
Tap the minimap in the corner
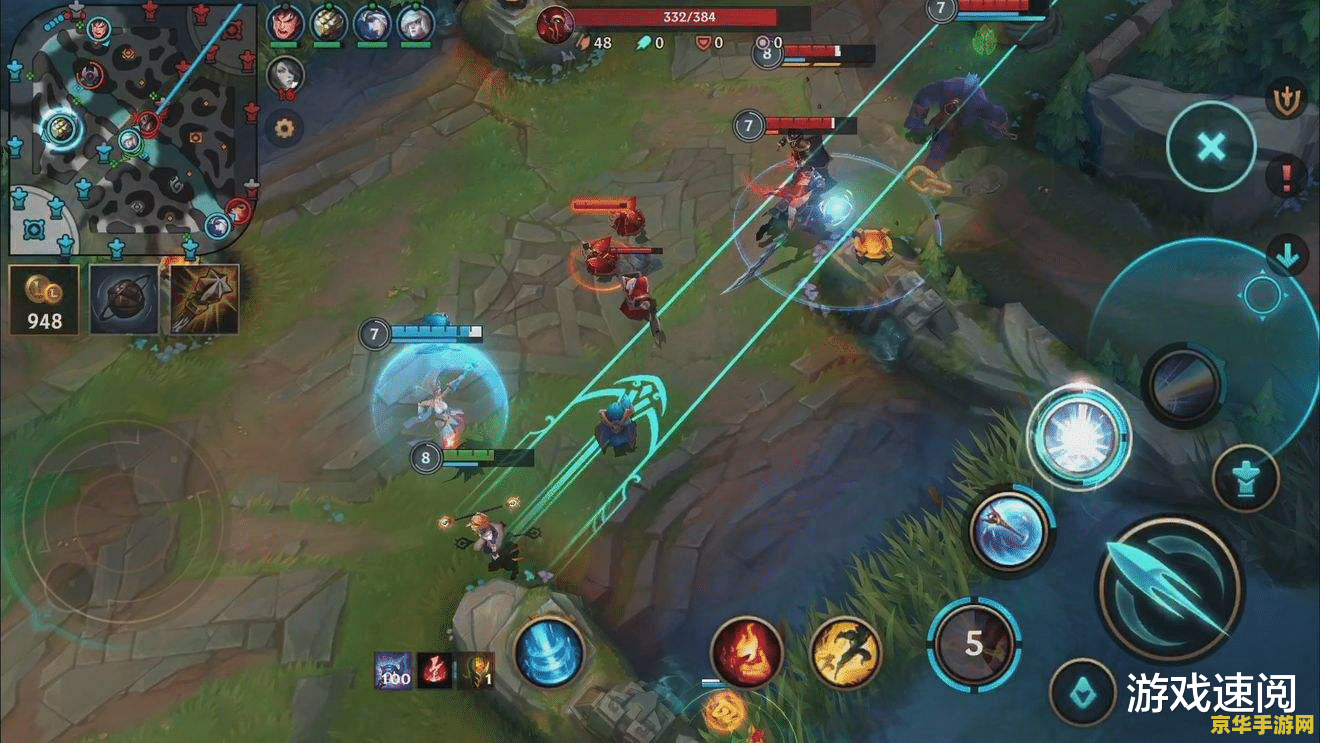tap(130, 128)
